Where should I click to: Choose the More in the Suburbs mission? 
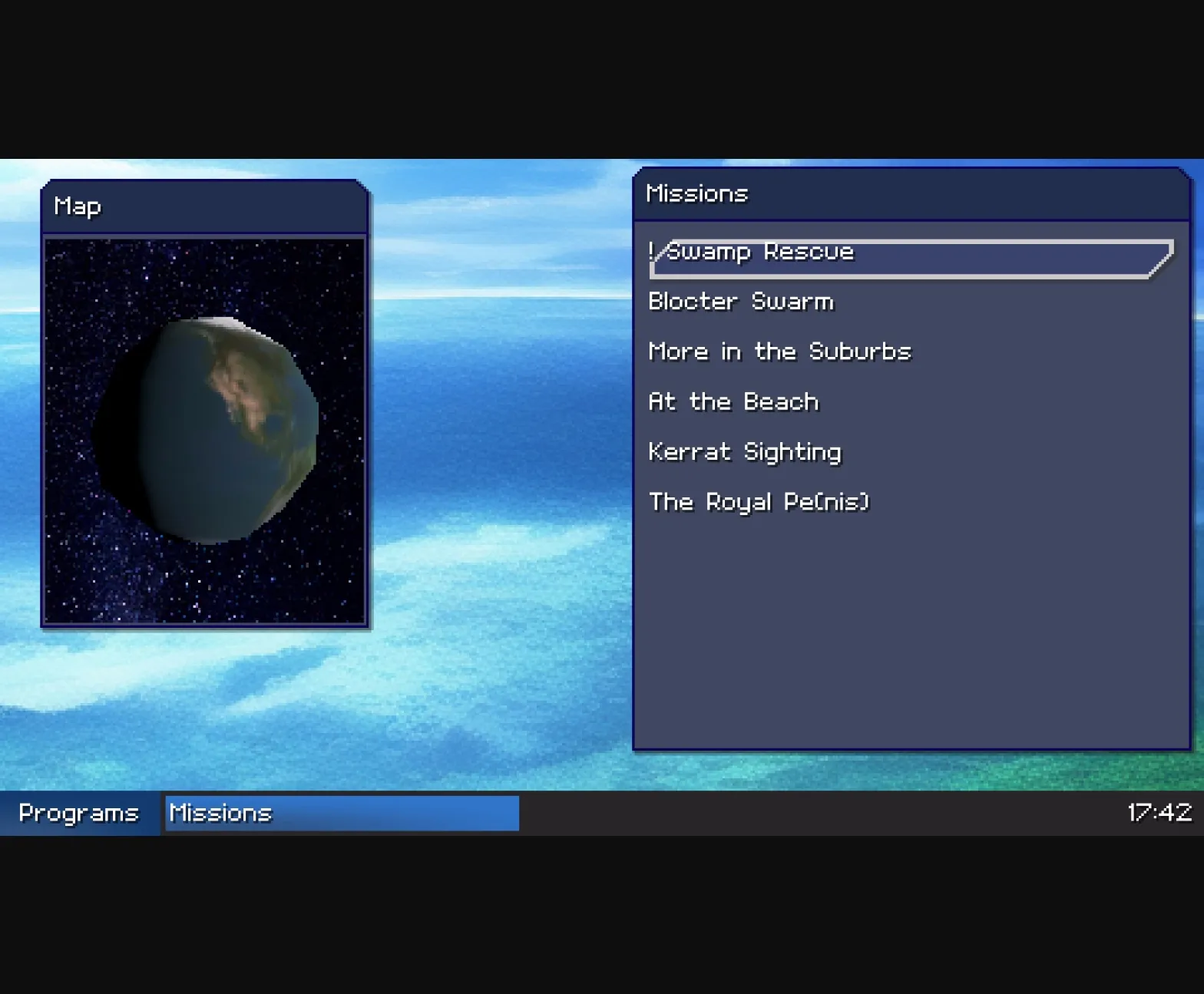click(x=779, y=352)
